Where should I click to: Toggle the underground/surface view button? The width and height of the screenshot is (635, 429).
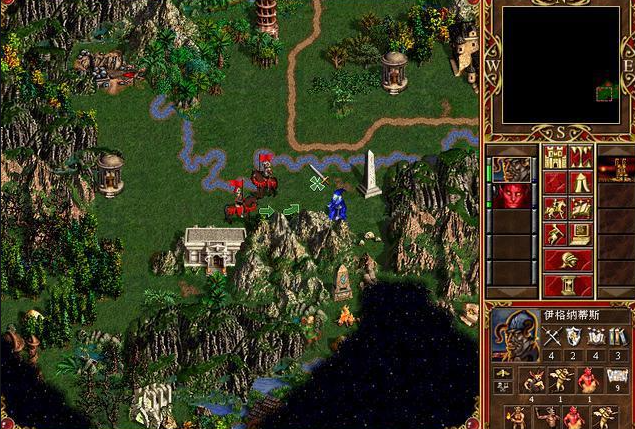pyautogui.click(x=581, y=157)
